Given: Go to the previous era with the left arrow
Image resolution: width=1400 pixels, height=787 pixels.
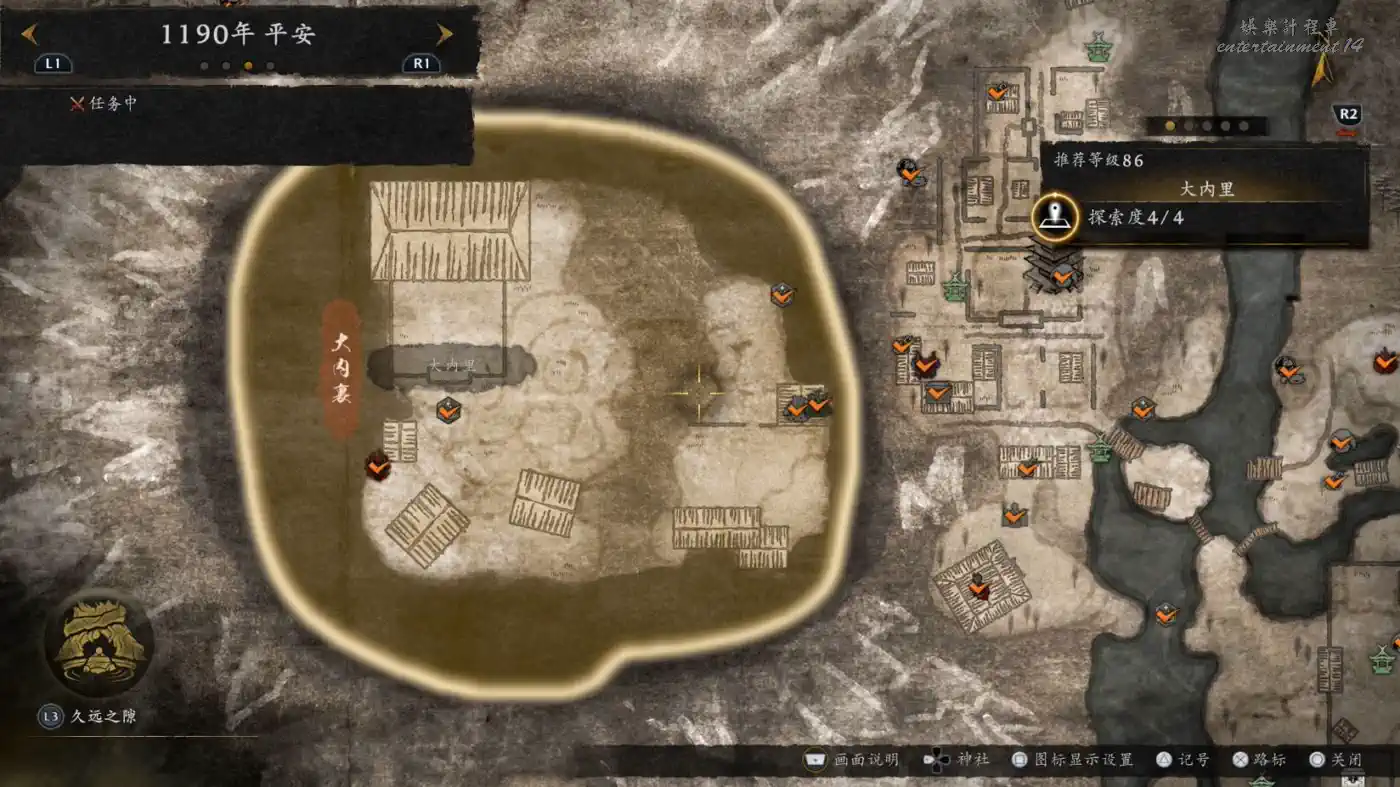Looking at the screenshot, I should tap(30, 34).
